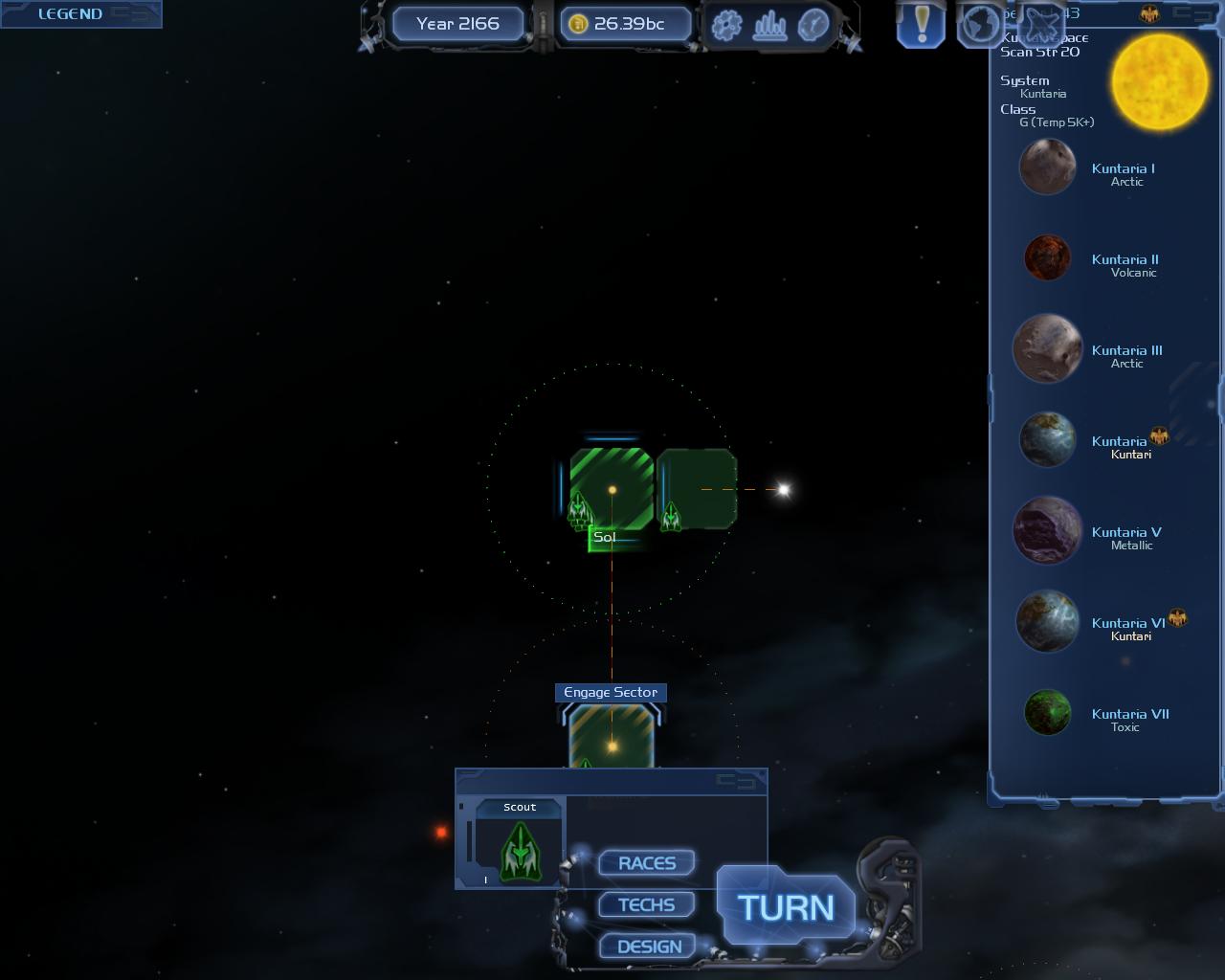
Task: Select the Scout ship card
Action: click(520, 843)
